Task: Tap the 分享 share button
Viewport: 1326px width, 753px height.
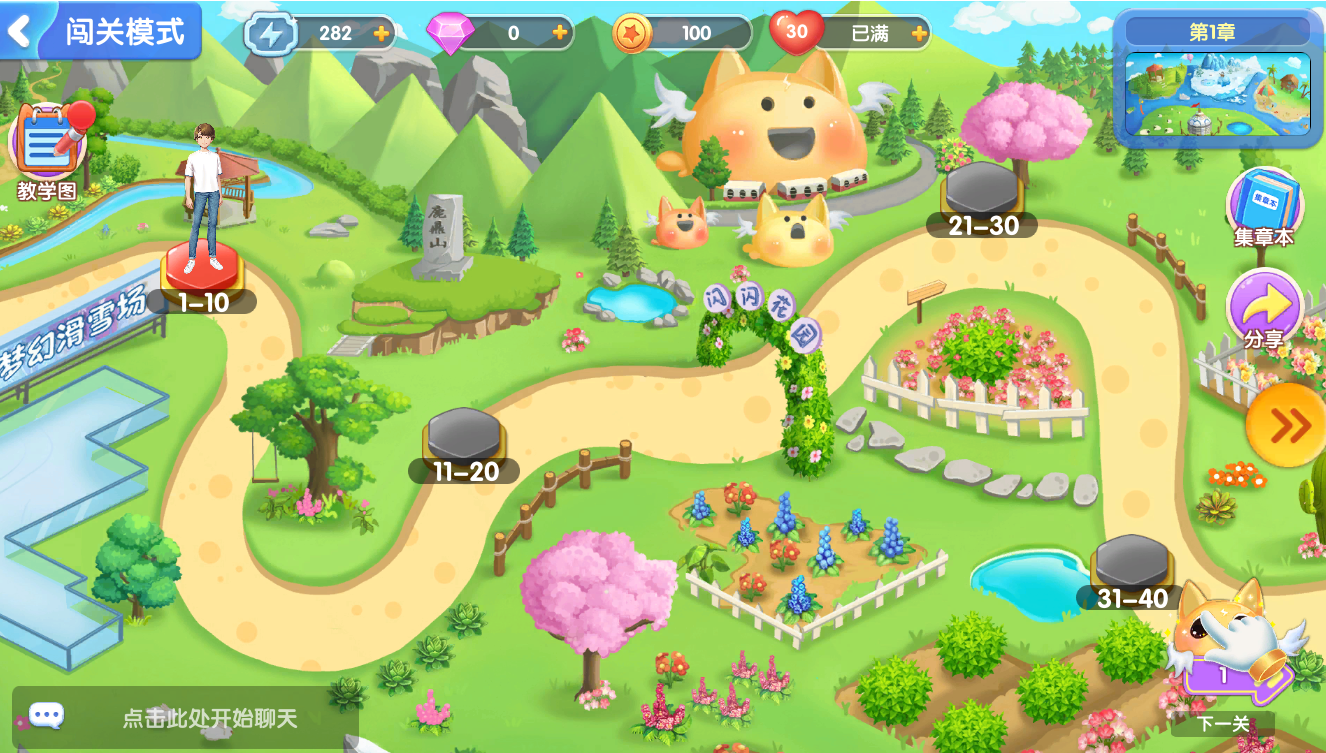Action: pos(1264,309)
